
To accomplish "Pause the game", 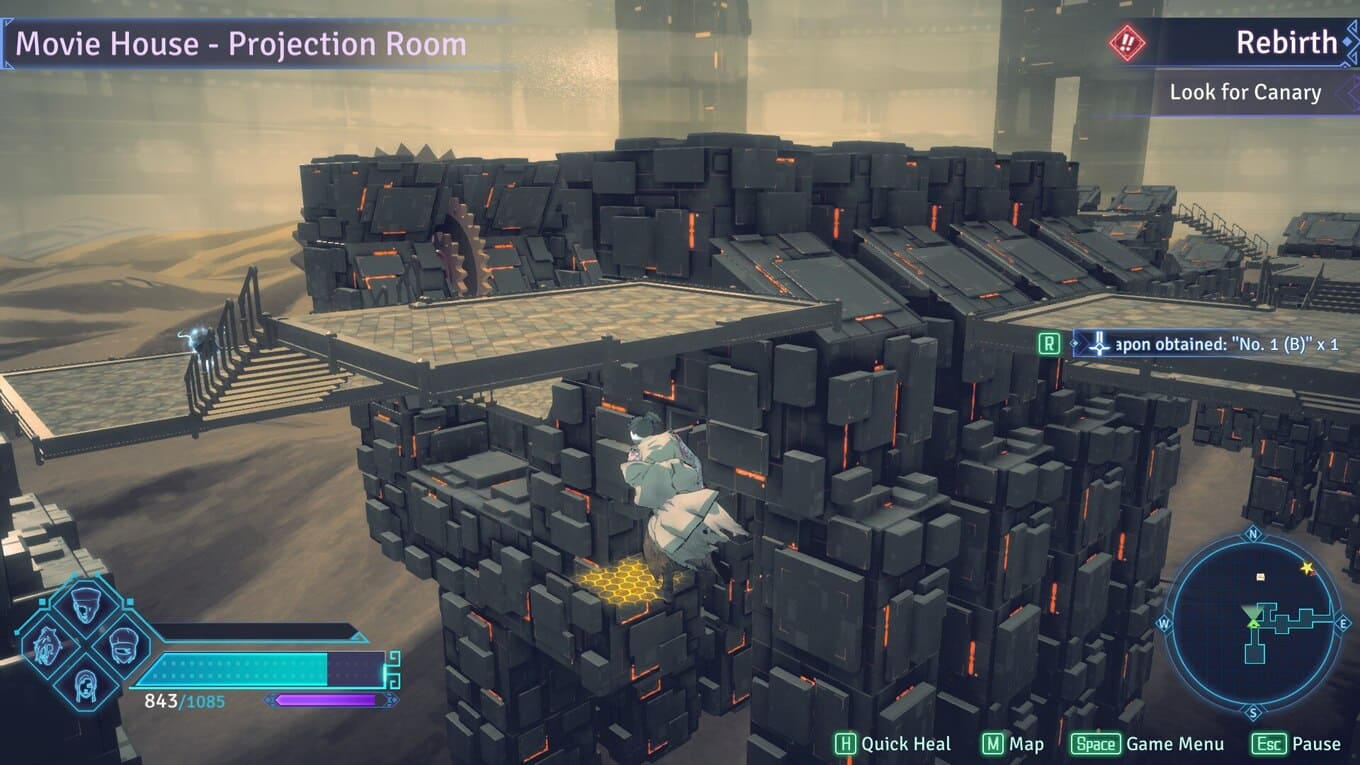I will pos(1296,744).
